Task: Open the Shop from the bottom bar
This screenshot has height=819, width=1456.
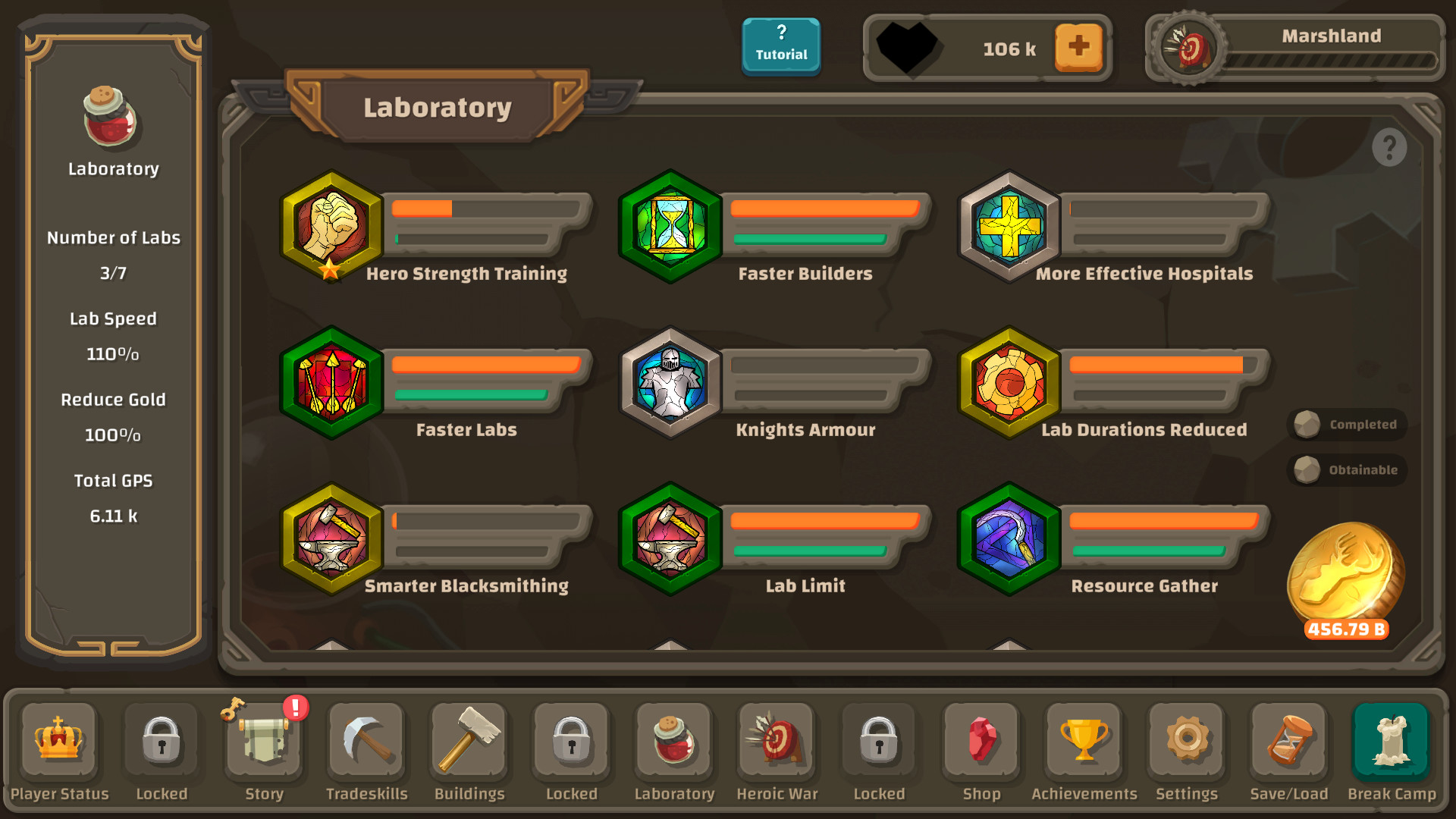Action: pos(981,747)
